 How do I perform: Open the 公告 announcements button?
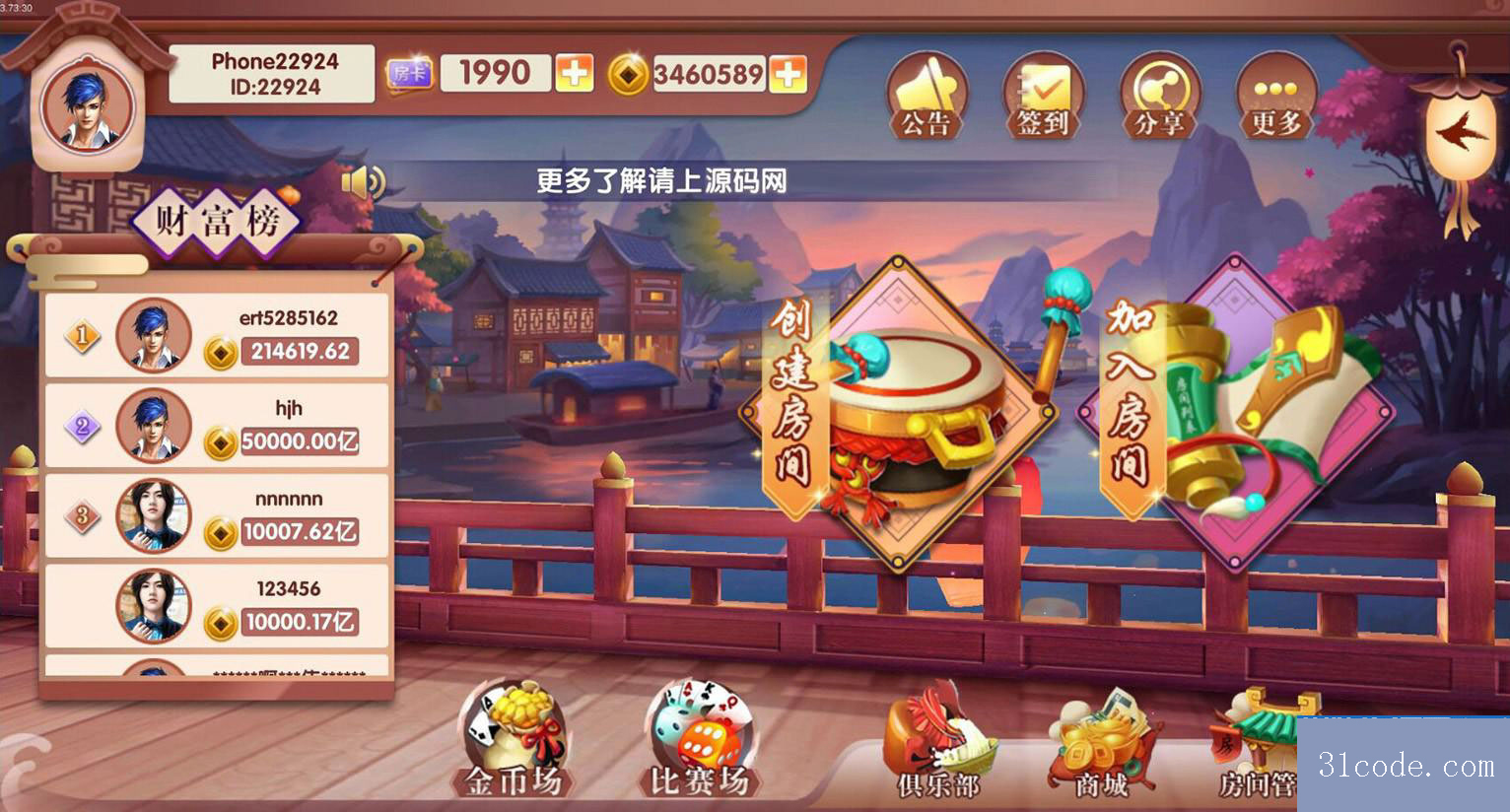[926, 97]
